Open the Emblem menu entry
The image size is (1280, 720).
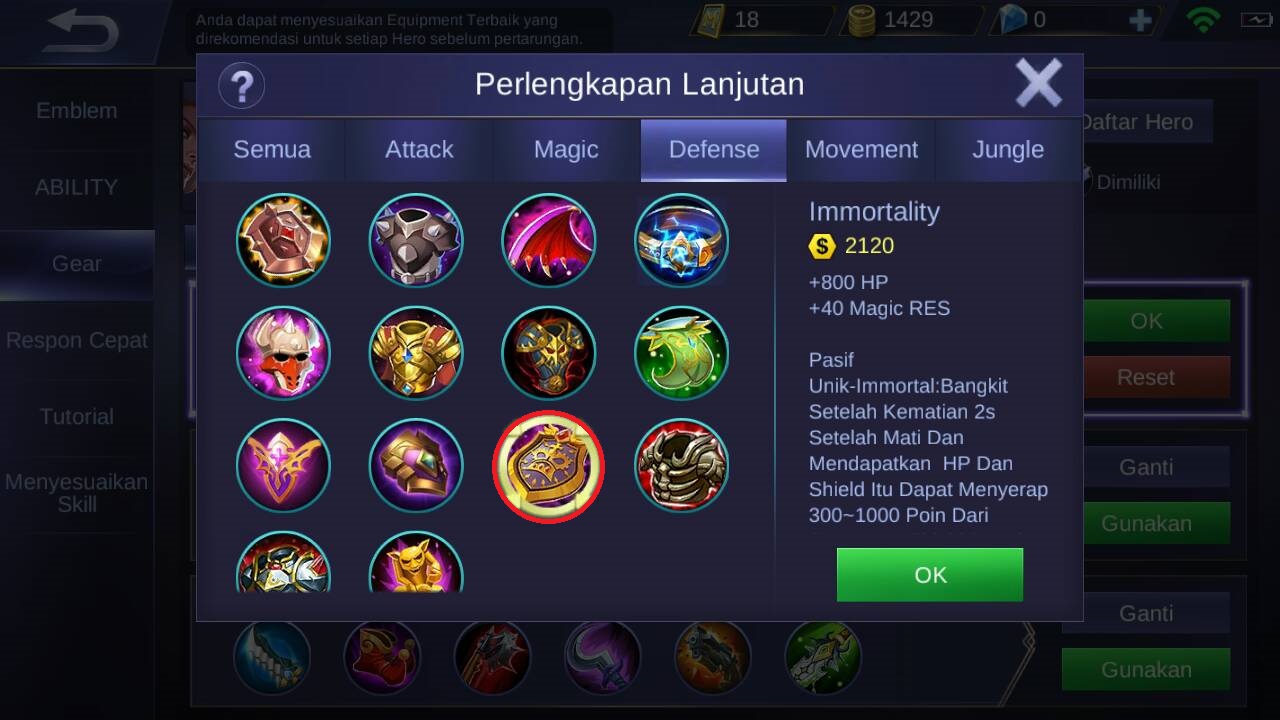(77, 111)
